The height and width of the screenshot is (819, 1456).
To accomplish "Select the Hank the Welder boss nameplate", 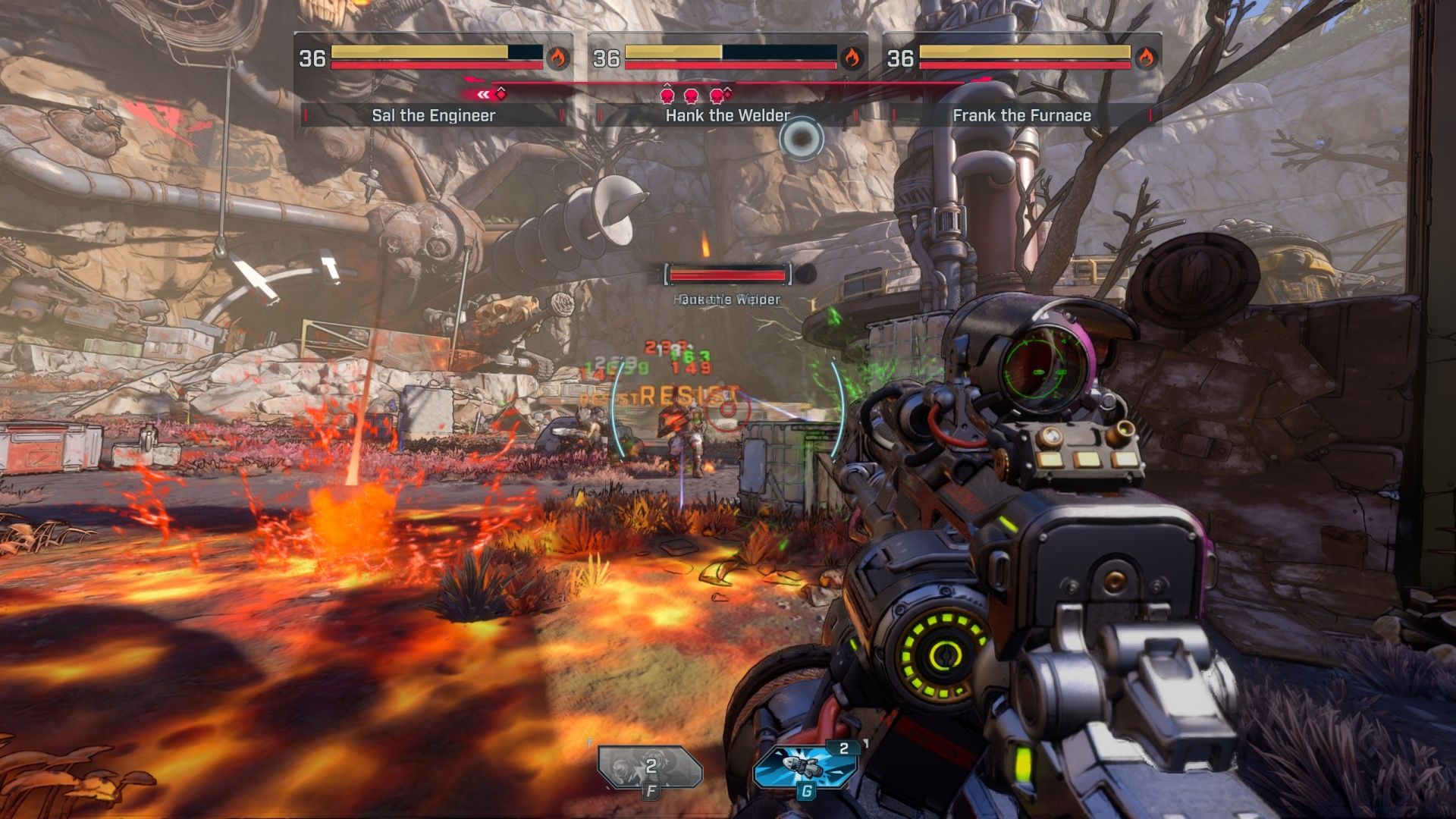I will pos(727,115).
